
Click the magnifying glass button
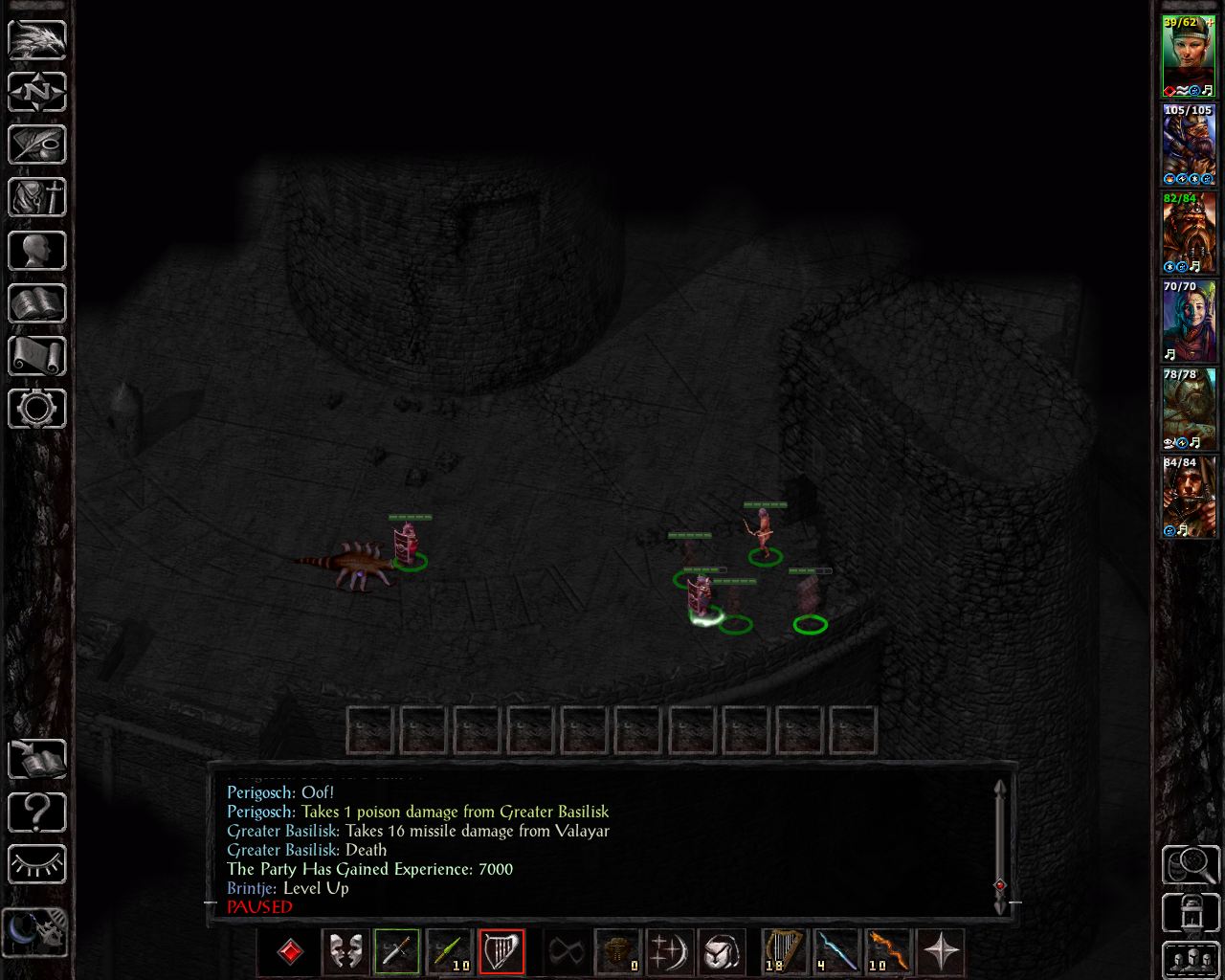[1191, 865]
